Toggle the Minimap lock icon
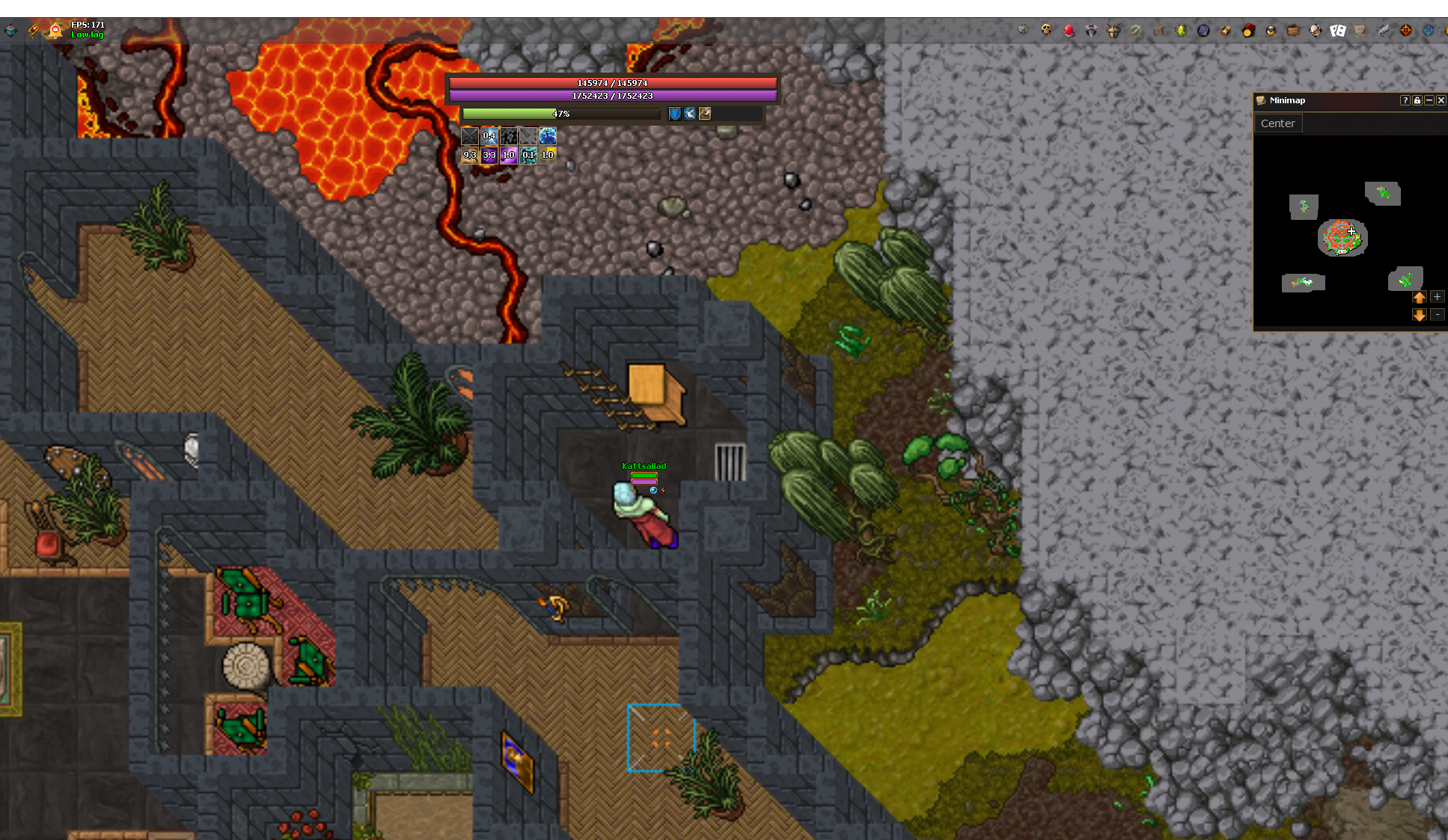This screenshot has width=1448, height=840. (1417, 100)
